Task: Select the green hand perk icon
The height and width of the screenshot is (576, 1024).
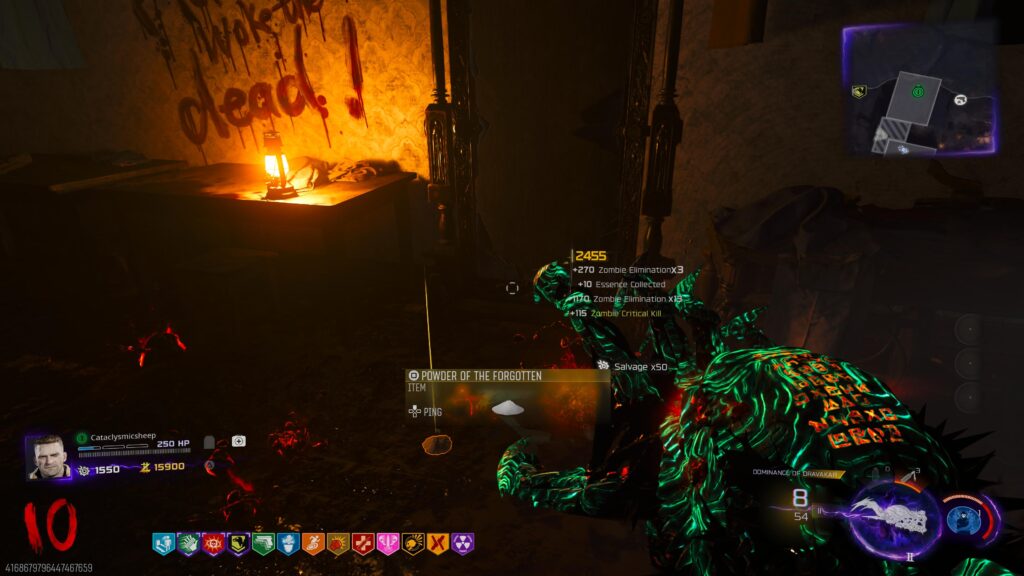Action: 188,544
